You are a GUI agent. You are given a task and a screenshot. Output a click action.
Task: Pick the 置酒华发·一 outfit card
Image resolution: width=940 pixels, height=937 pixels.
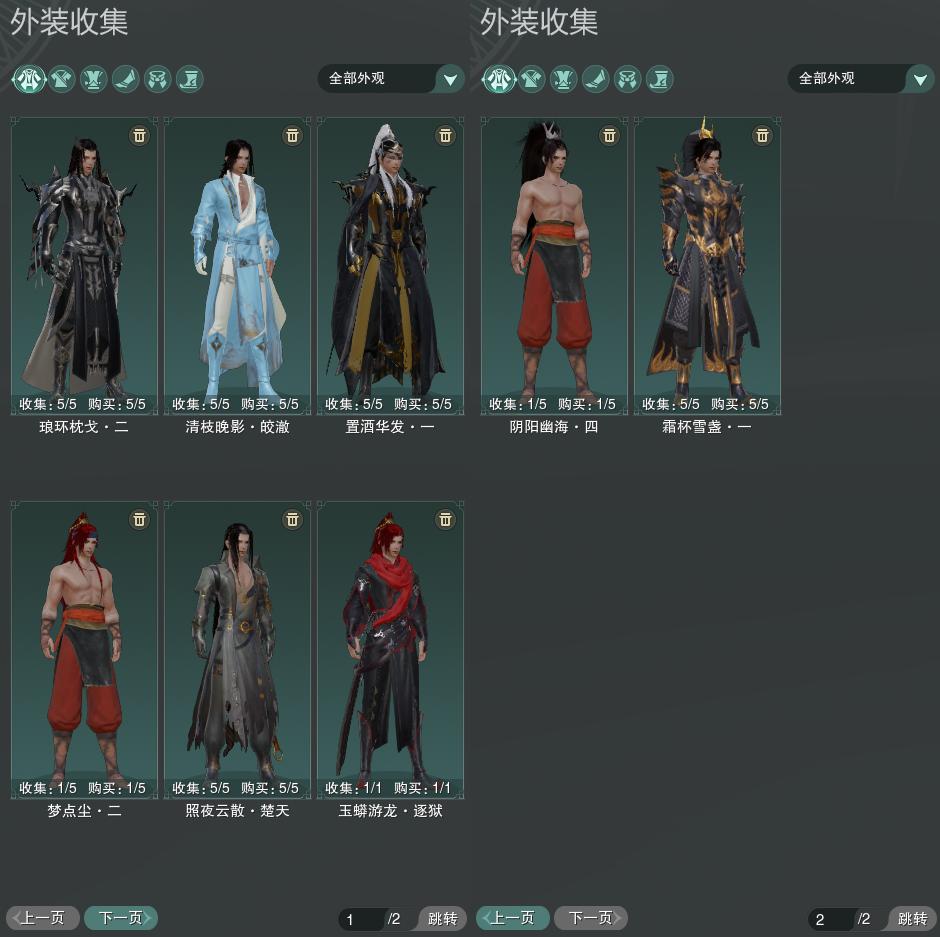390,265
